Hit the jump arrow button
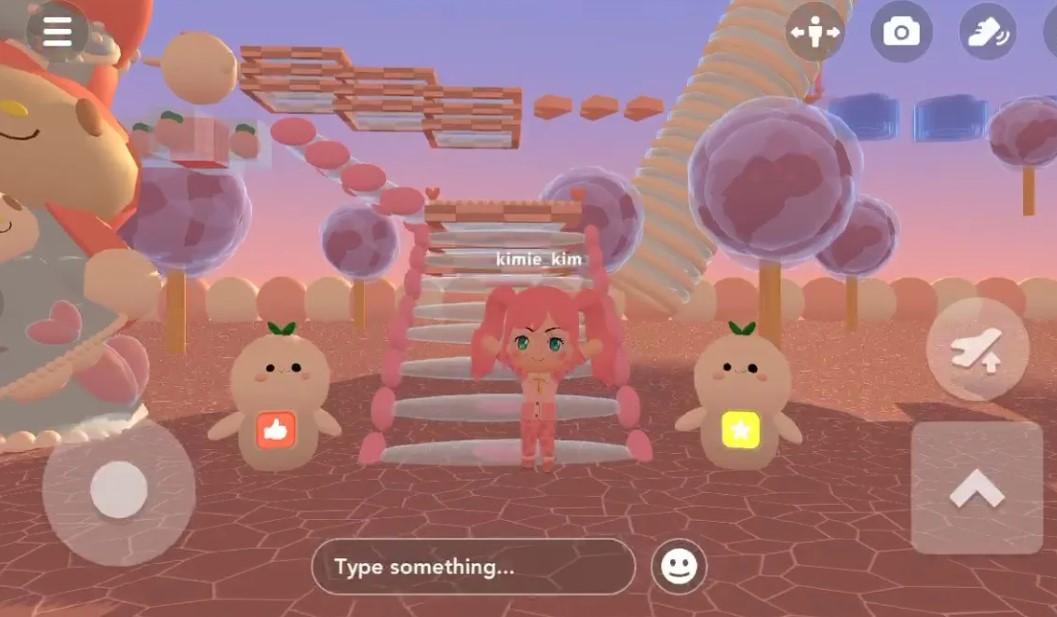The image size is (1057, 617). point(977,488)
